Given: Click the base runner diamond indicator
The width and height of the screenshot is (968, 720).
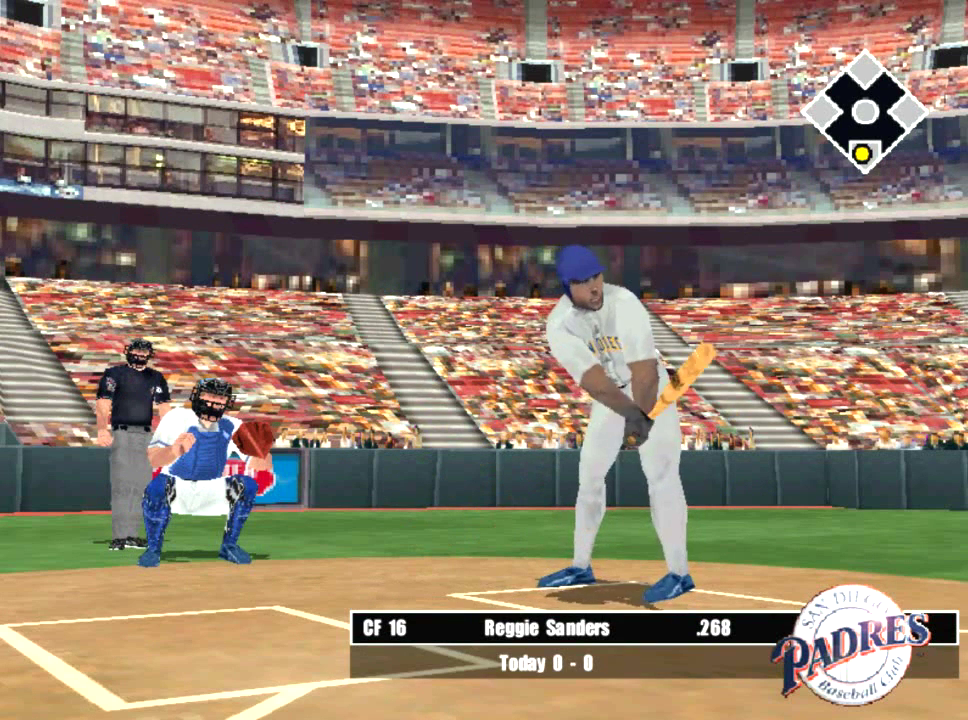Looking at the screenshot, I should [x=864, y=111].
